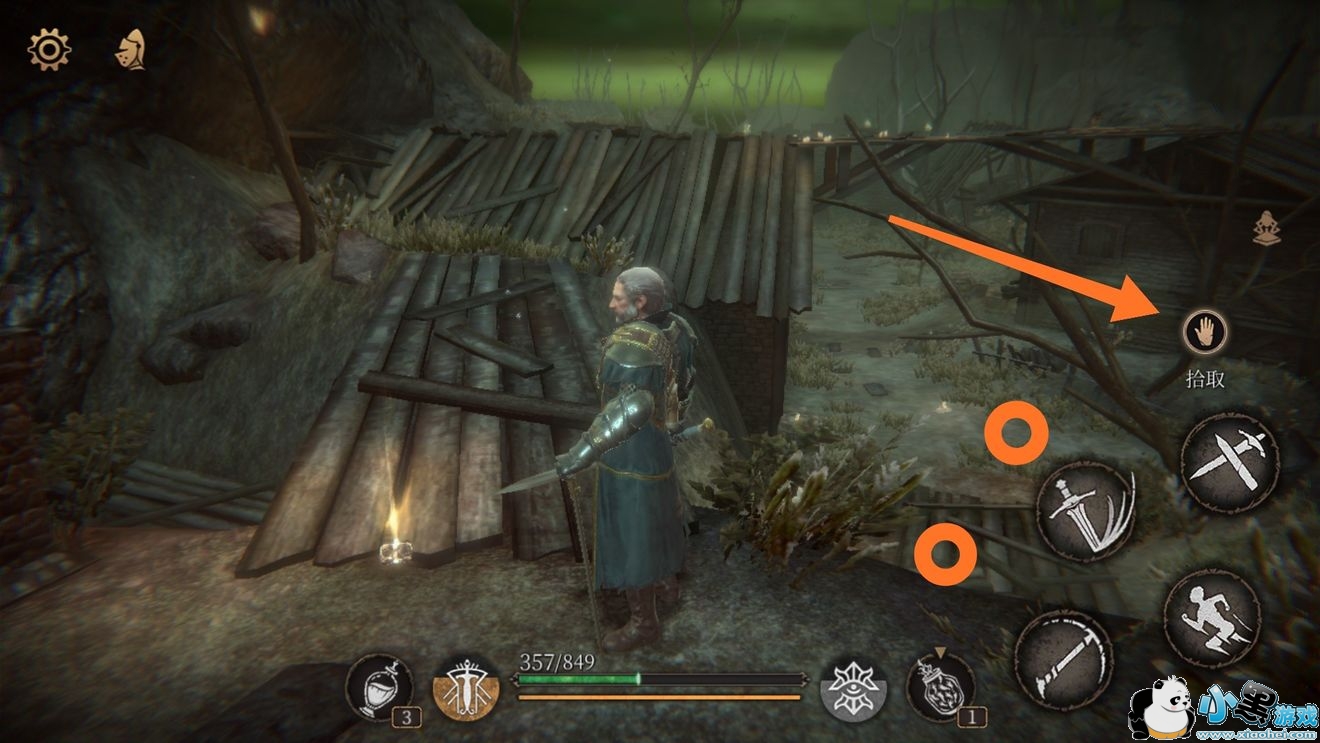The height and width of the screenshot is (743, 1320).
Task: Use the herb jar item with count 1
Action: (x=941, y=688)
